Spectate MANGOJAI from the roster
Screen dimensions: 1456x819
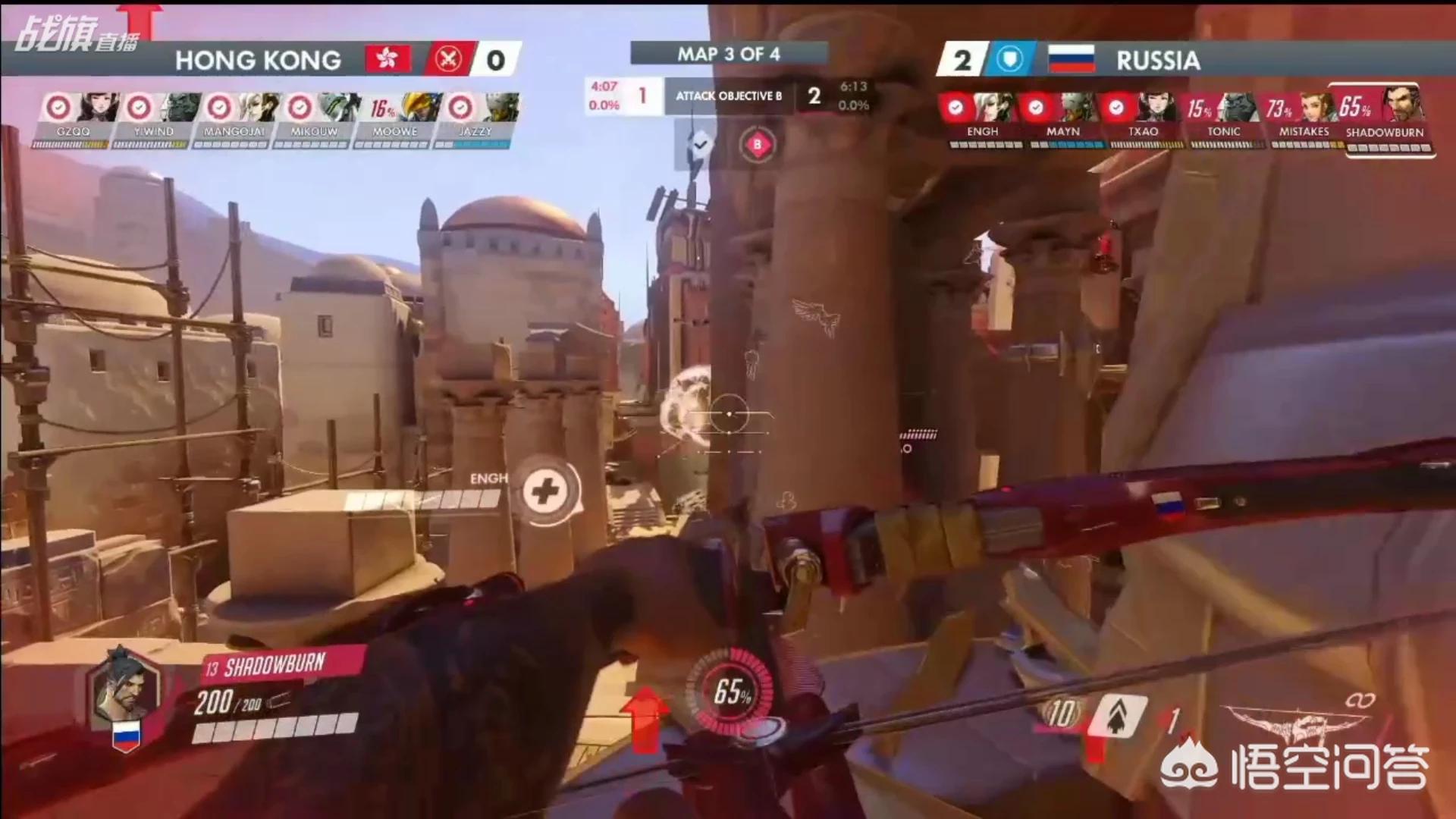[x=234, y=118]
